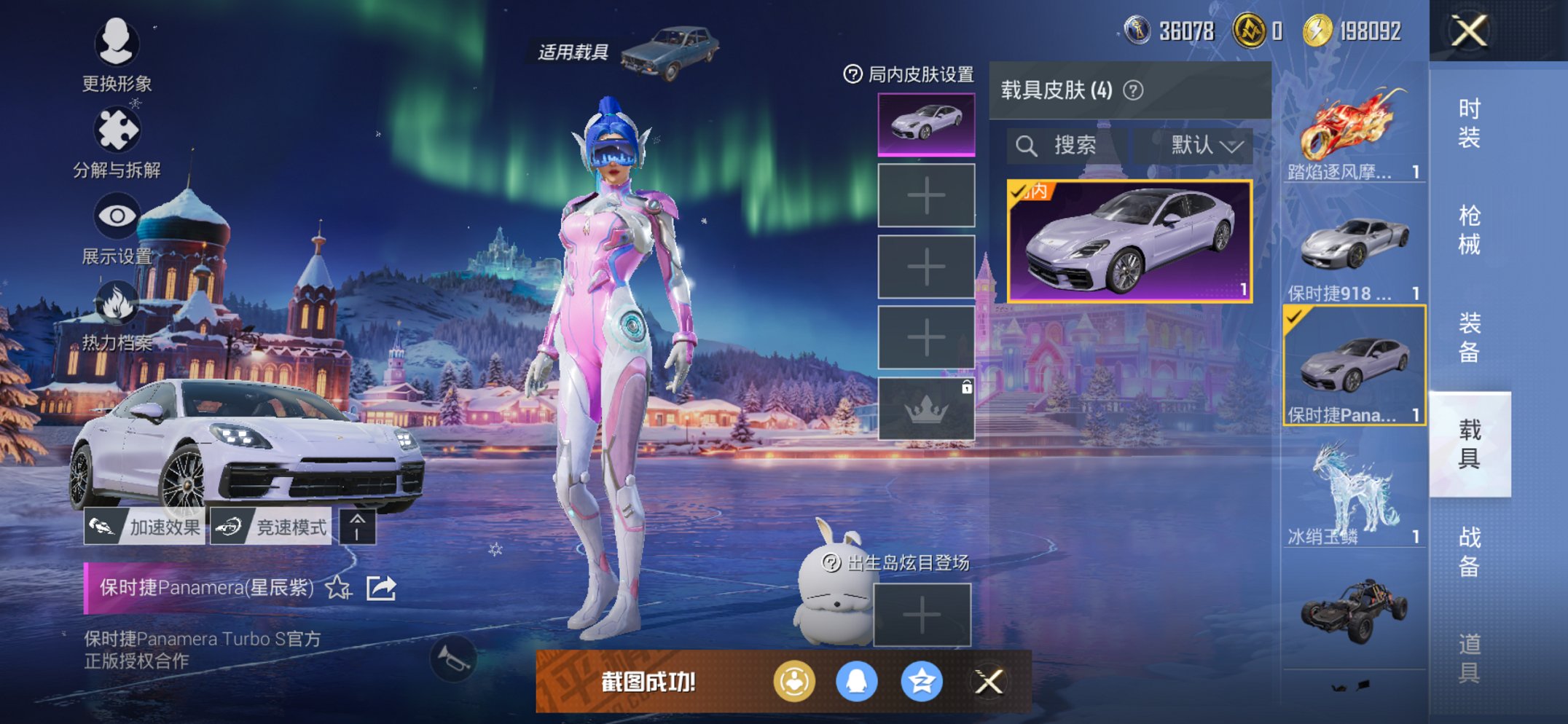Select the 冰绡玉鳞 mount skin
This screenshot has height=724, width=1568.
coord(1353,492)
